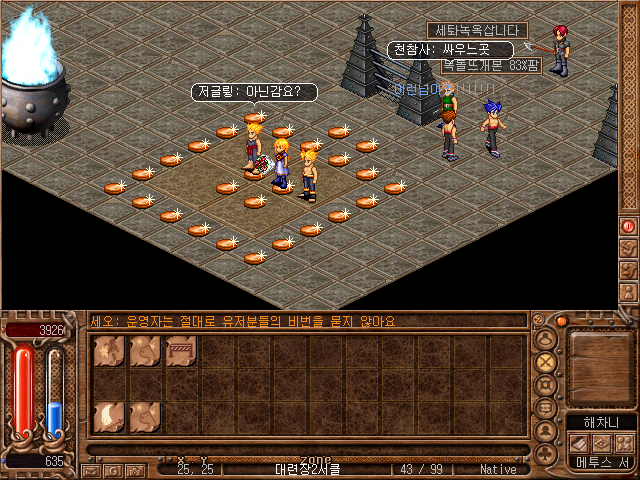Viewport: 640px width, 480px height.
Task: Click the diamond eye button under 해차니
Action: coord(602,442)
